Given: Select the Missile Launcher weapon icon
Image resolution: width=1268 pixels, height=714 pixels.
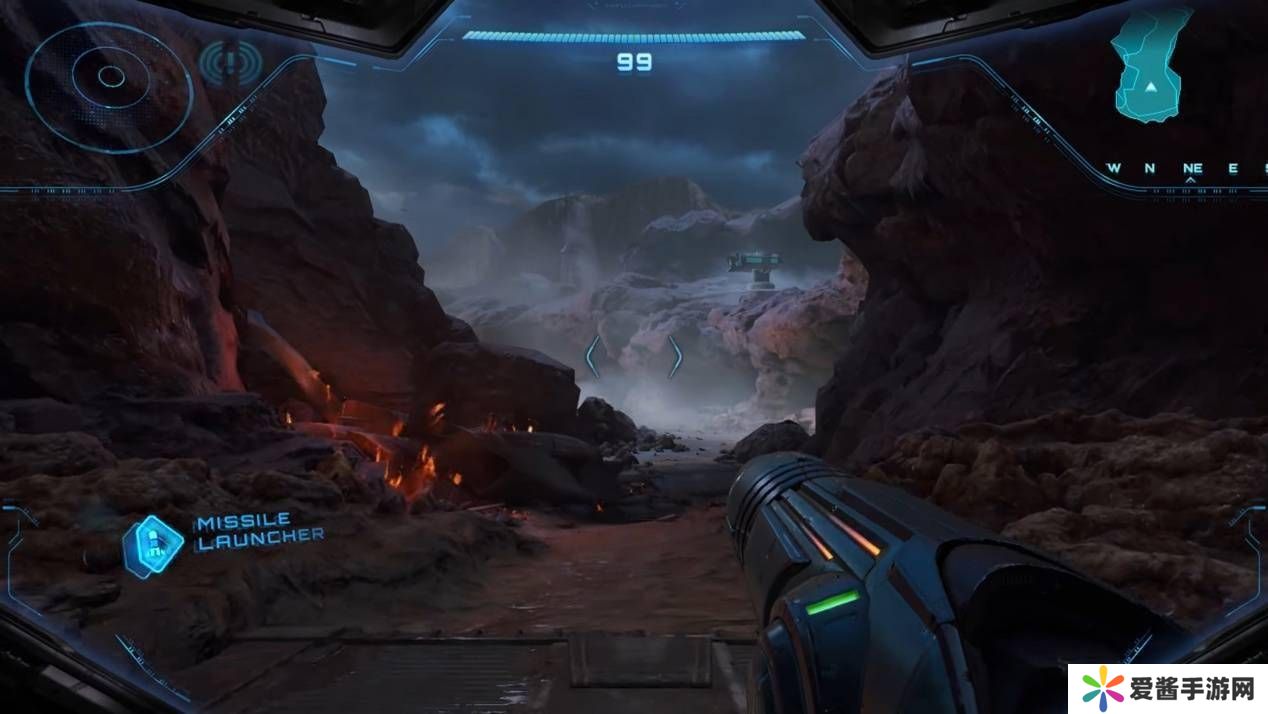Looking at the screenshot, I should (x=153, y=543).
